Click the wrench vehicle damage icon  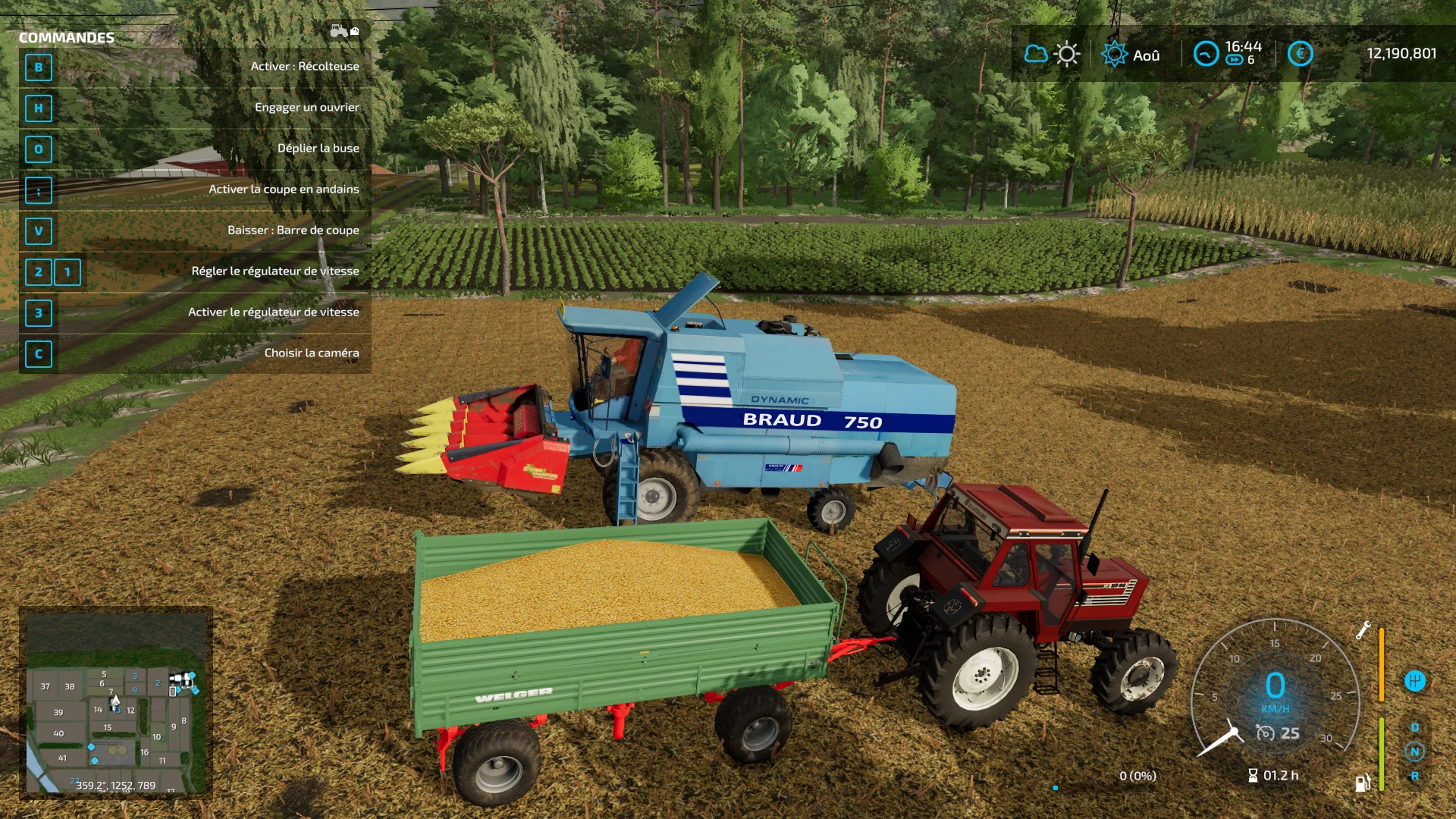pos(1363,630)
